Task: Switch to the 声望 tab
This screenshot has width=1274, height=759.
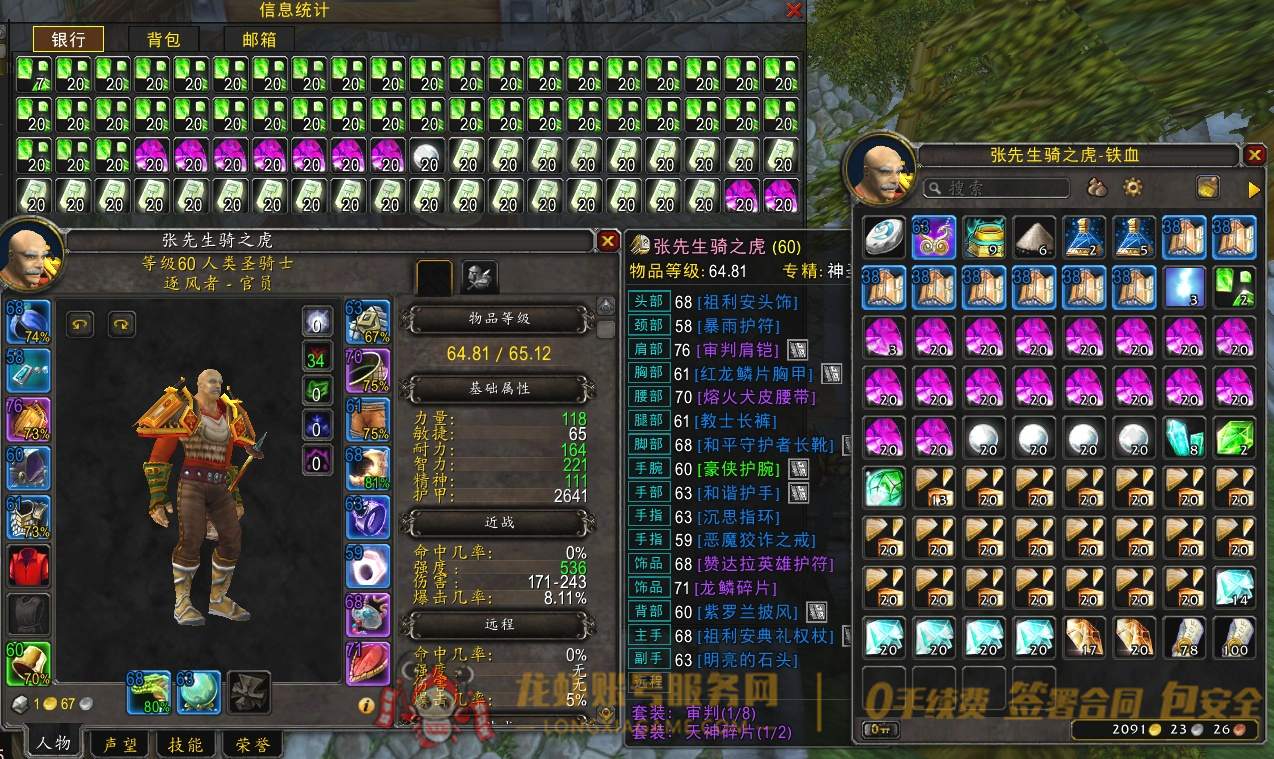Action: click(x=119, y=745)
